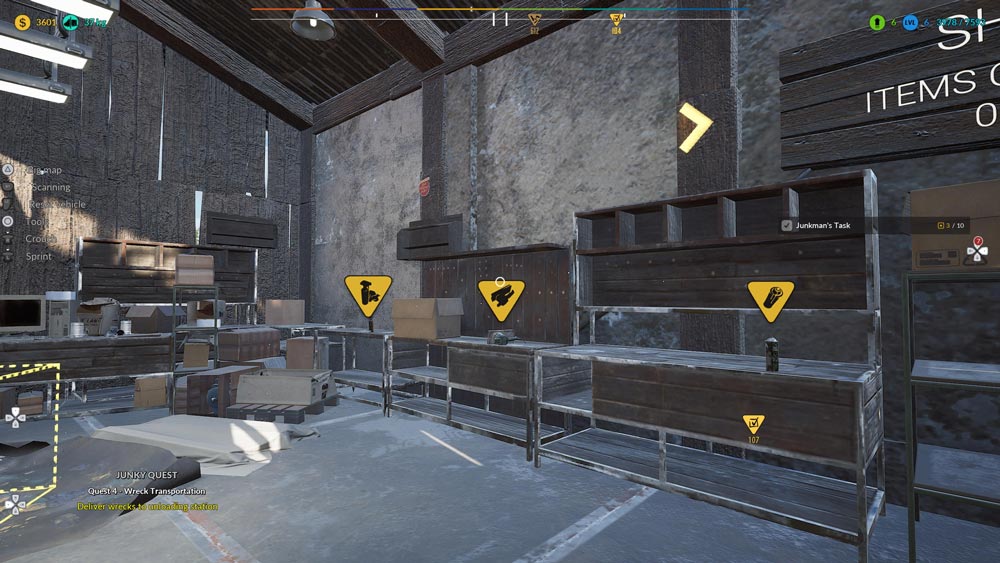Open the Quest 4 Wreck Transportation objective

coord(147,491)
